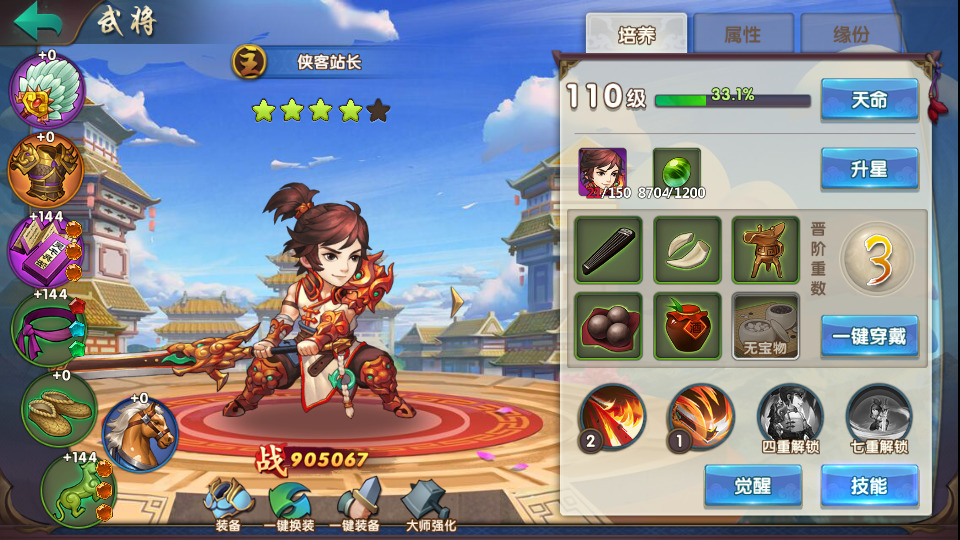Select the 培养 tab
The height and width of the screenshot is (540, 960).
tap(636, 34)
